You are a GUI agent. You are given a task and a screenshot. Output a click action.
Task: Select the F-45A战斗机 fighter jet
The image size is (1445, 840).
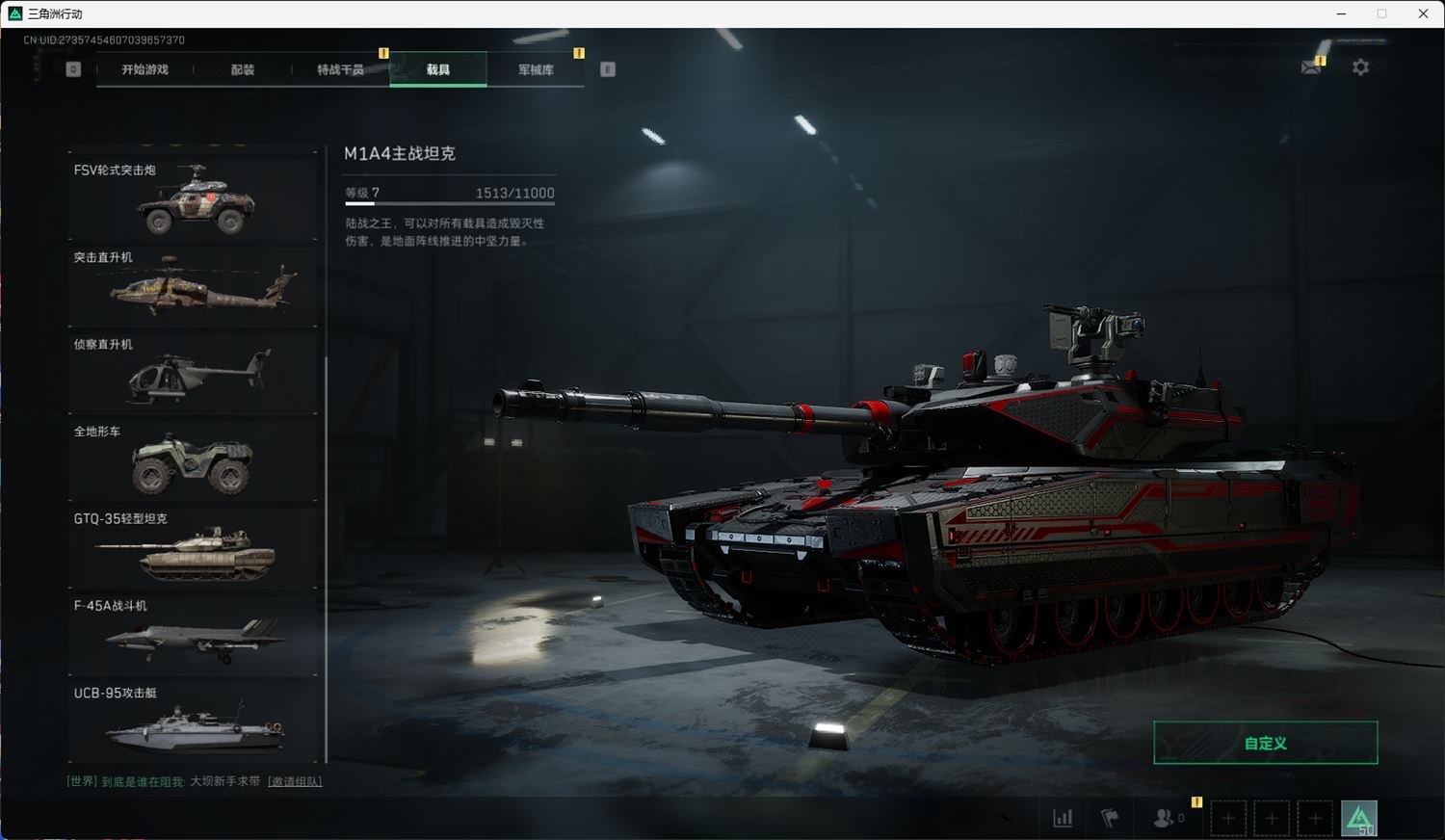pyautogui.click(x=193, y=634)
